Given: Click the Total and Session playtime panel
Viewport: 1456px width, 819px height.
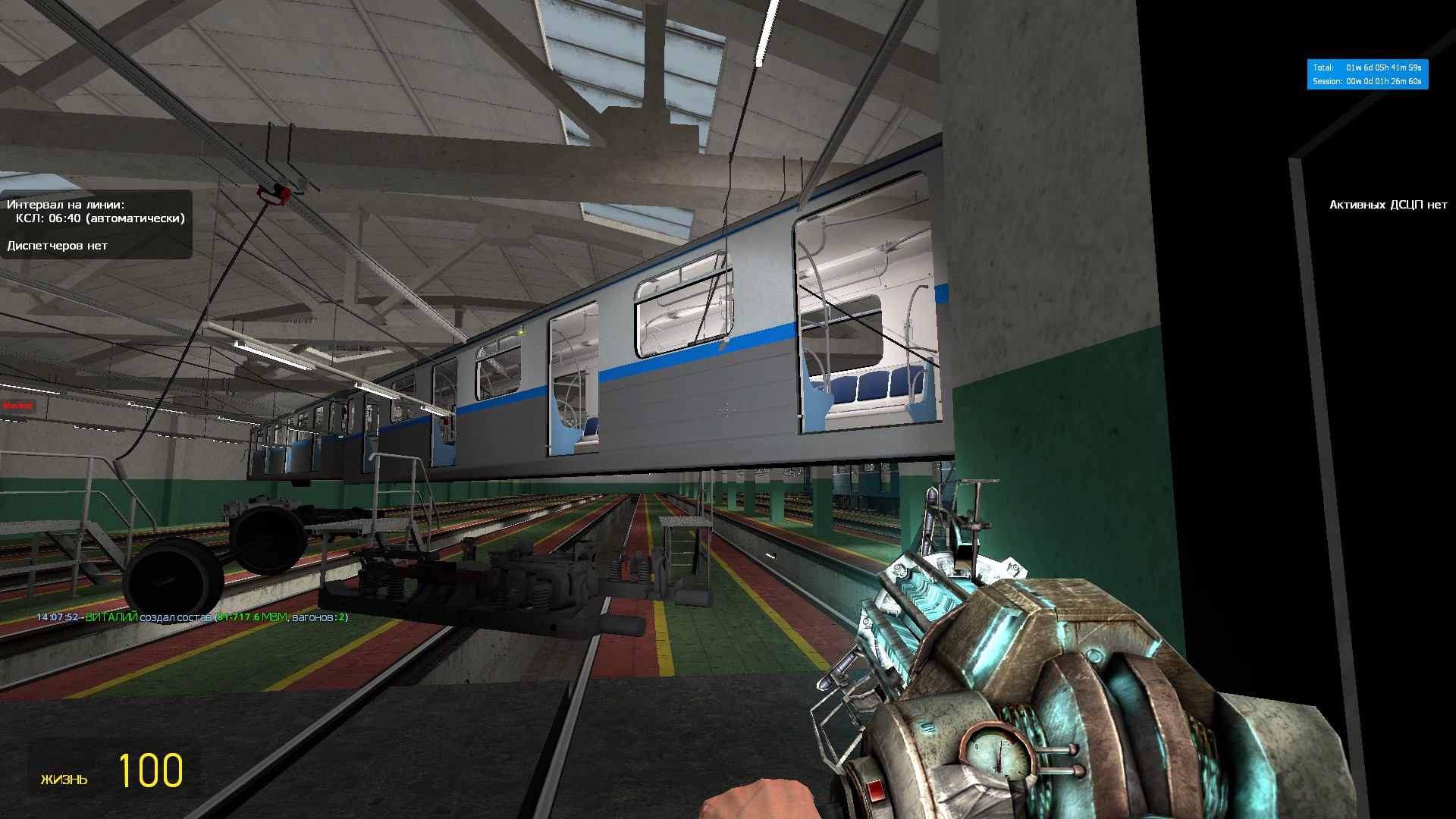Looking at the screenshot, I should coord(1367,74).
